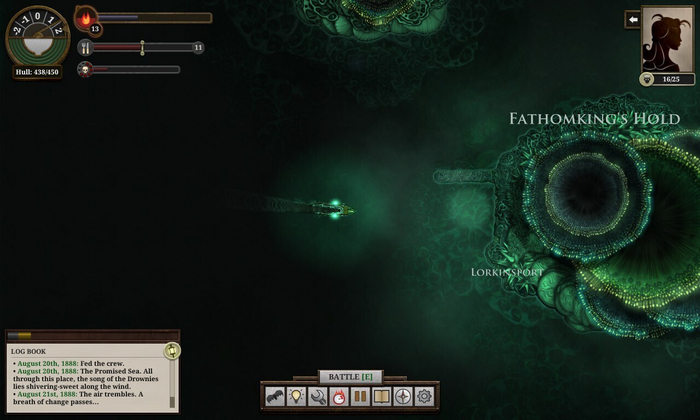Launch the bat scout icon
700x420 pixels.
pyautogui.click(x=275, y=397)
